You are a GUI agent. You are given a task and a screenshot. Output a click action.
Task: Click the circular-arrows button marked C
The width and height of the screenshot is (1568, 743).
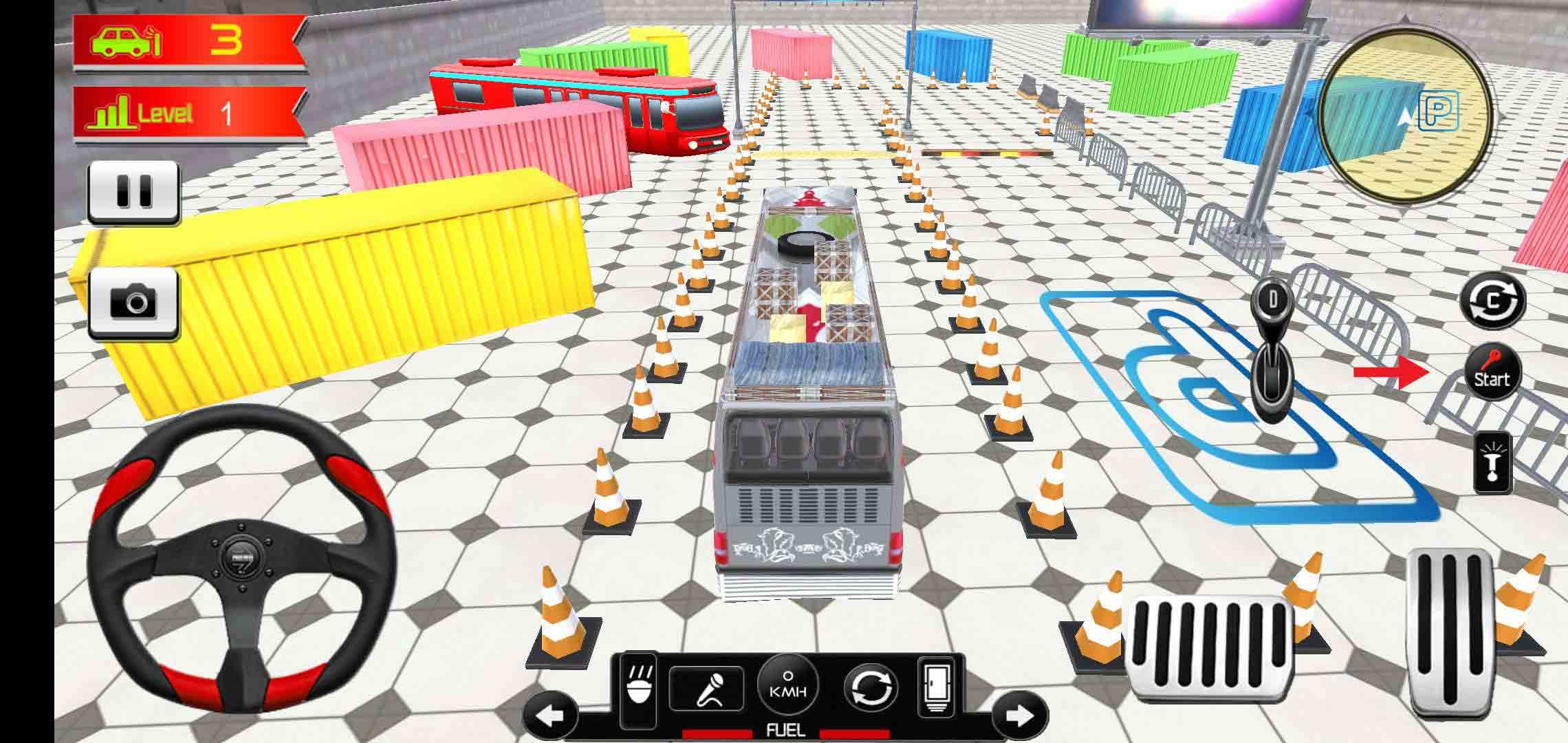click(x=1492, y=301)
